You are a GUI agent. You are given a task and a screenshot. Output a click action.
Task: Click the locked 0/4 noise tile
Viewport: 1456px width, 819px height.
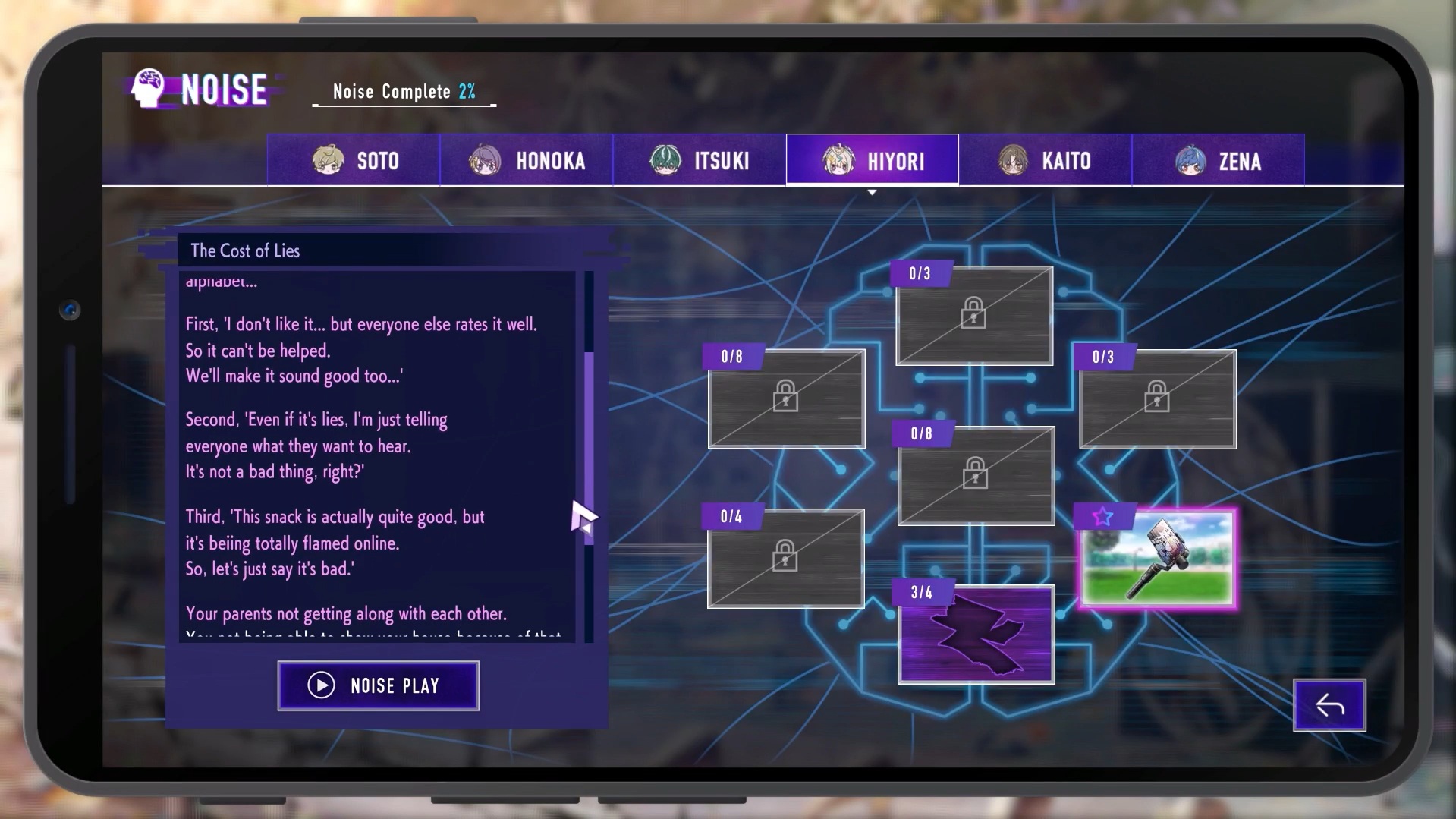785,559
